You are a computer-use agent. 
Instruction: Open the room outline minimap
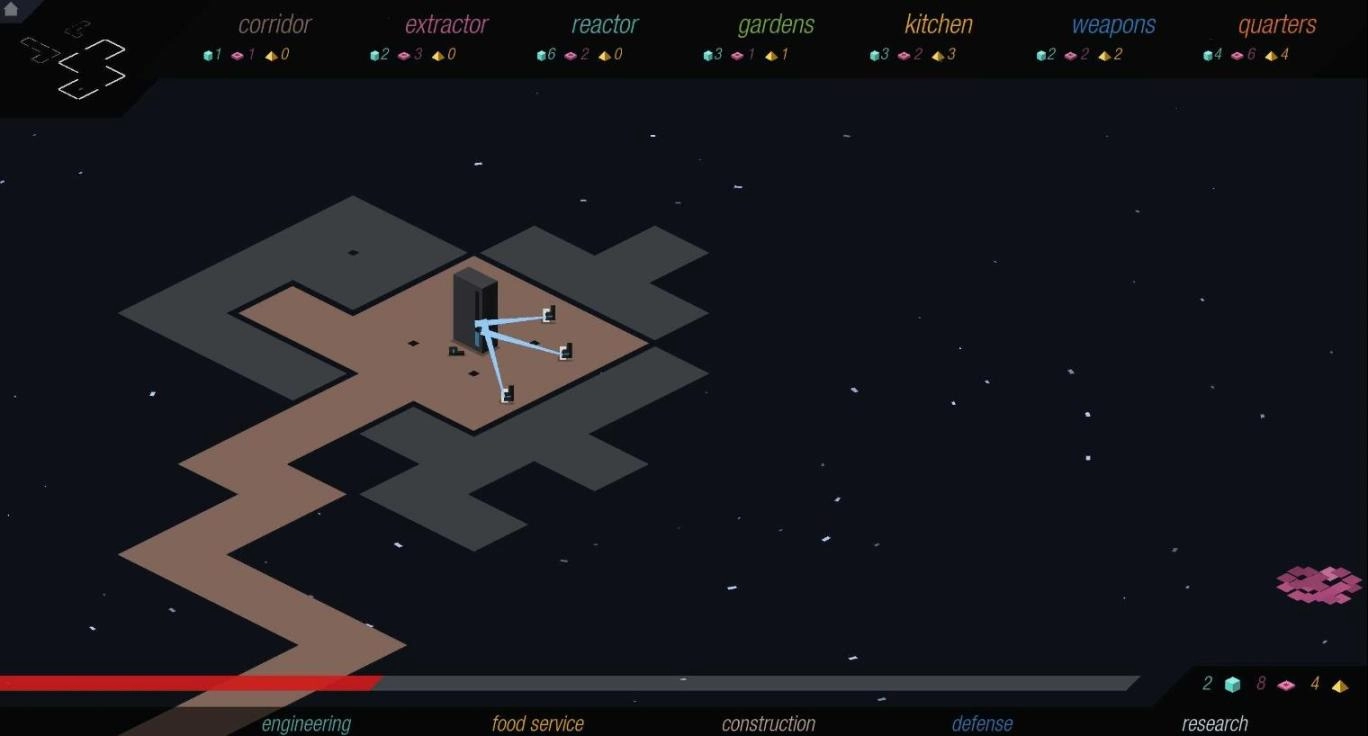pyautogui.click(x=76, y=60)
